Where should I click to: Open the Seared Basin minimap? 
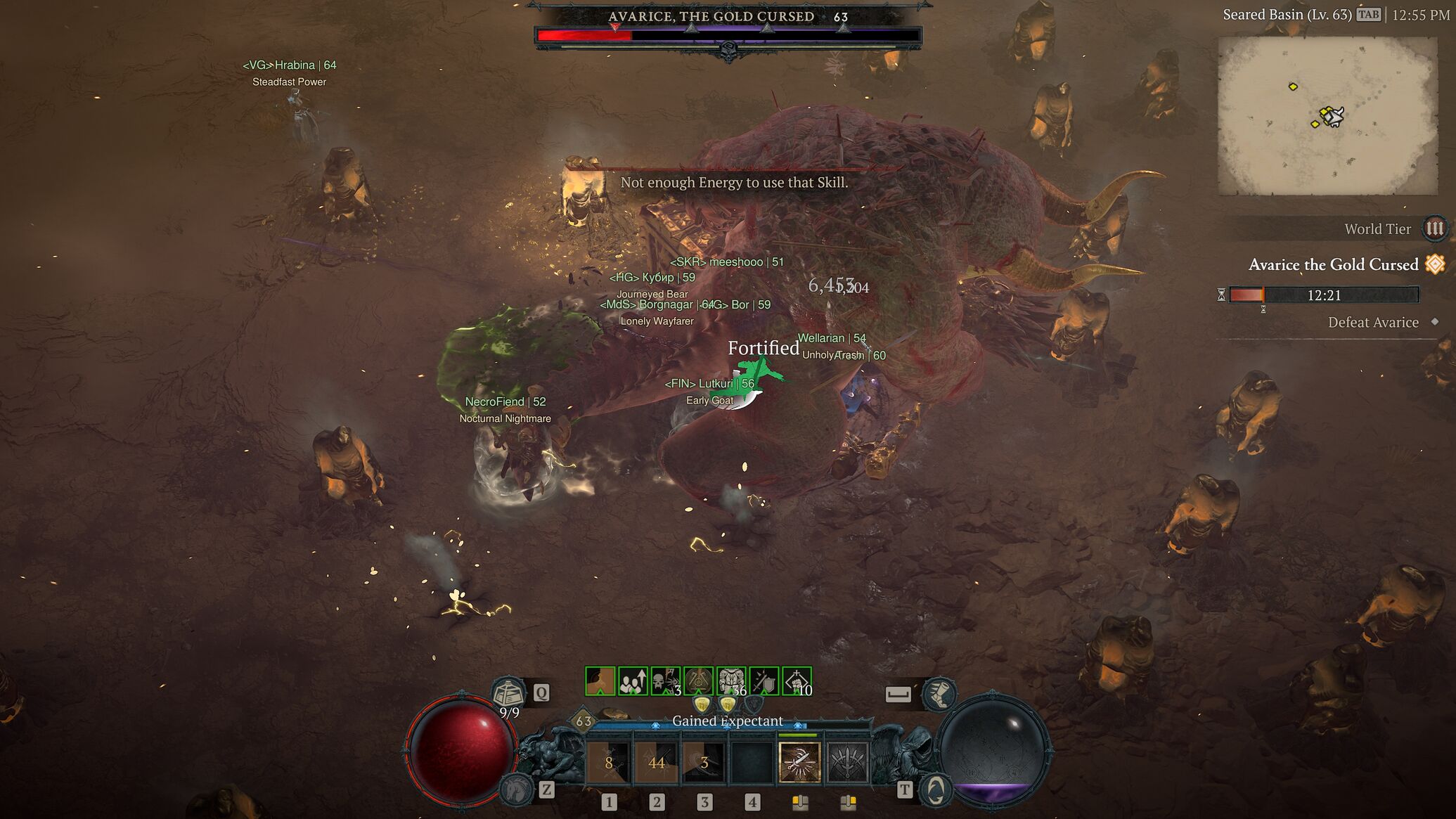tap(1327, 116)
